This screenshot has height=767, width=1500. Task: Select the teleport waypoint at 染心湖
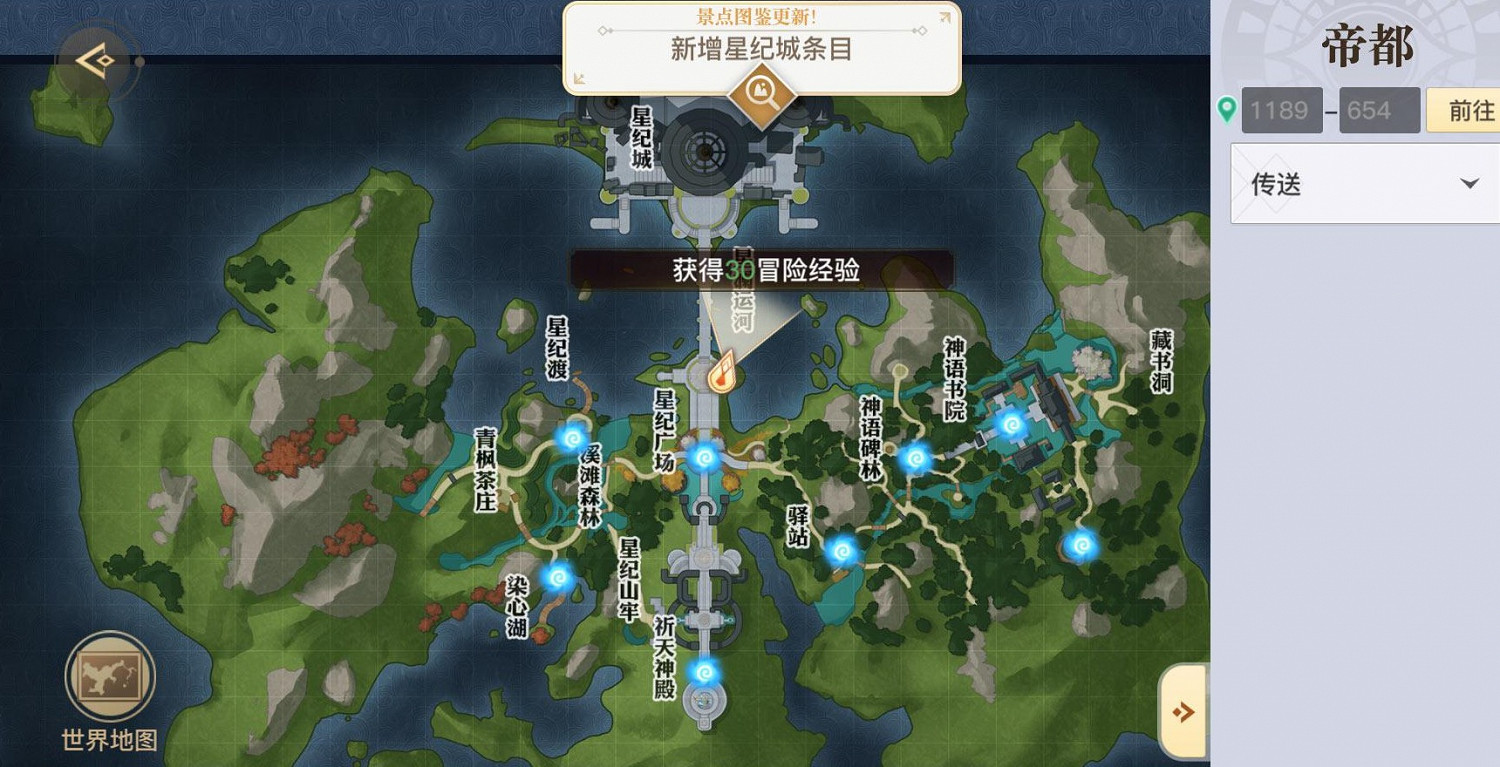[556, 577]
